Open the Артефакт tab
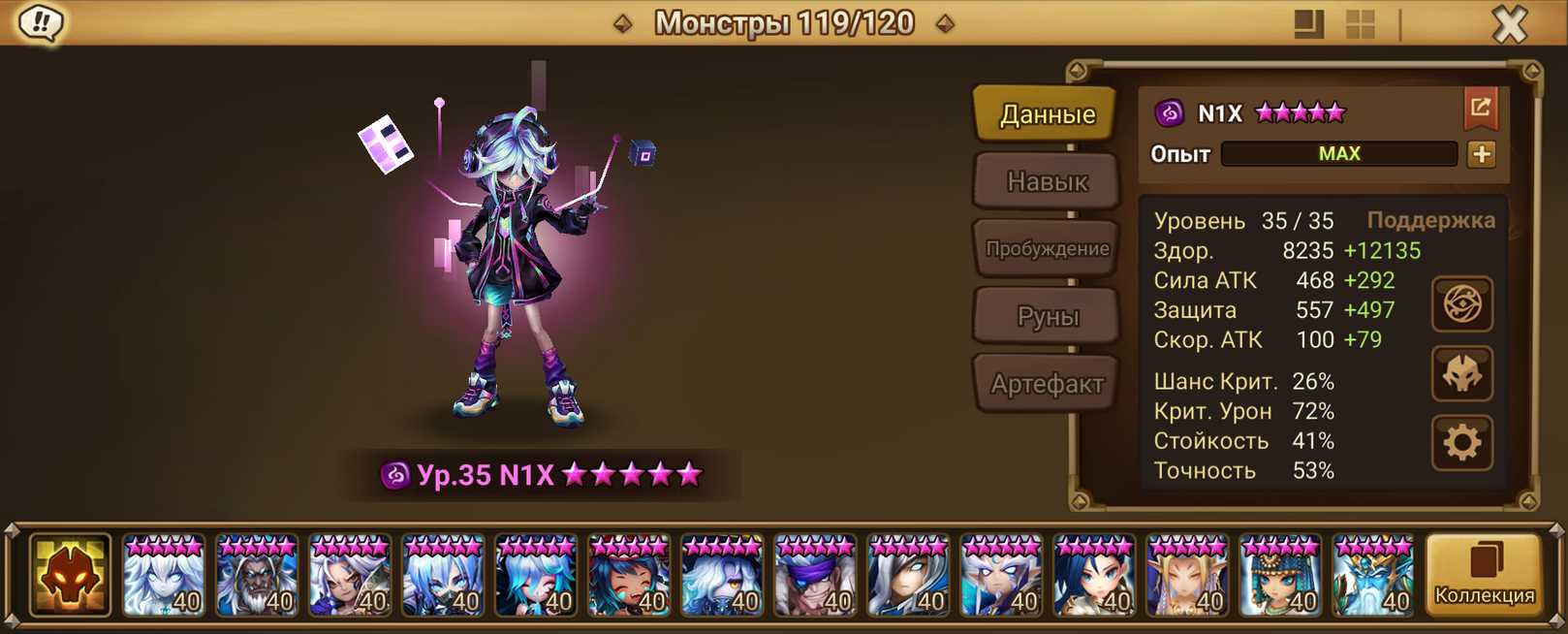 click(1047, 385)
